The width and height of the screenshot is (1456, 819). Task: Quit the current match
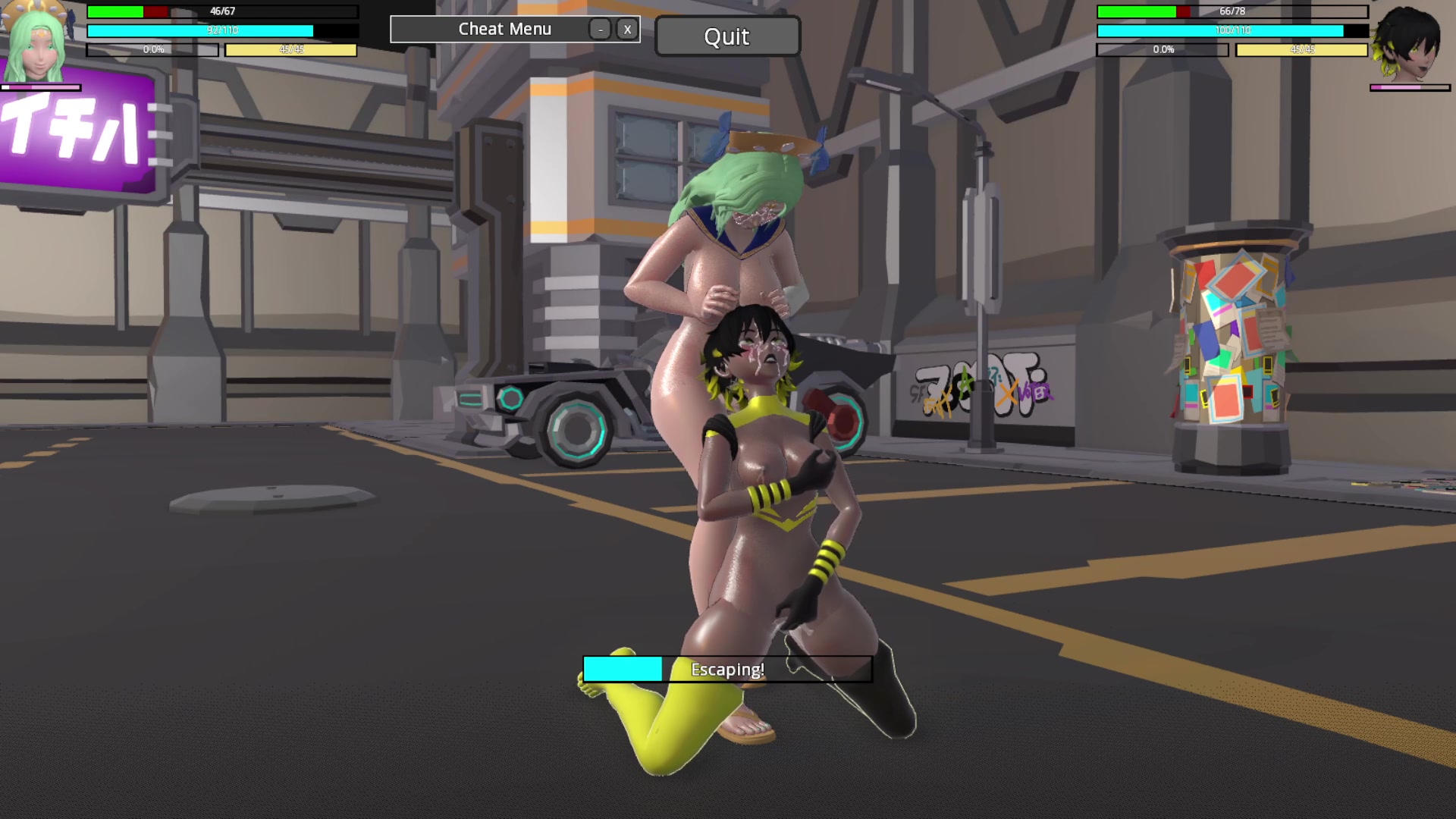click(x=726, y=36)
